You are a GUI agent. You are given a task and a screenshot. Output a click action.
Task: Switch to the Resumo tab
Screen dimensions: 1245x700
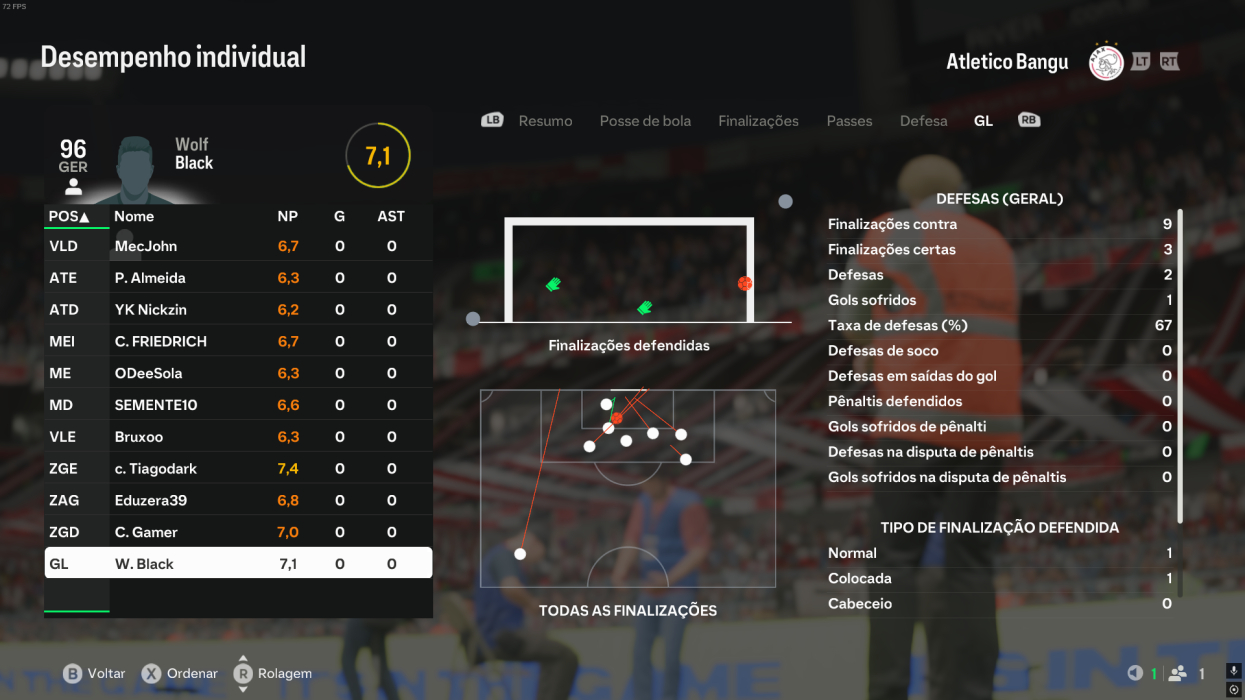click(545, 121)
